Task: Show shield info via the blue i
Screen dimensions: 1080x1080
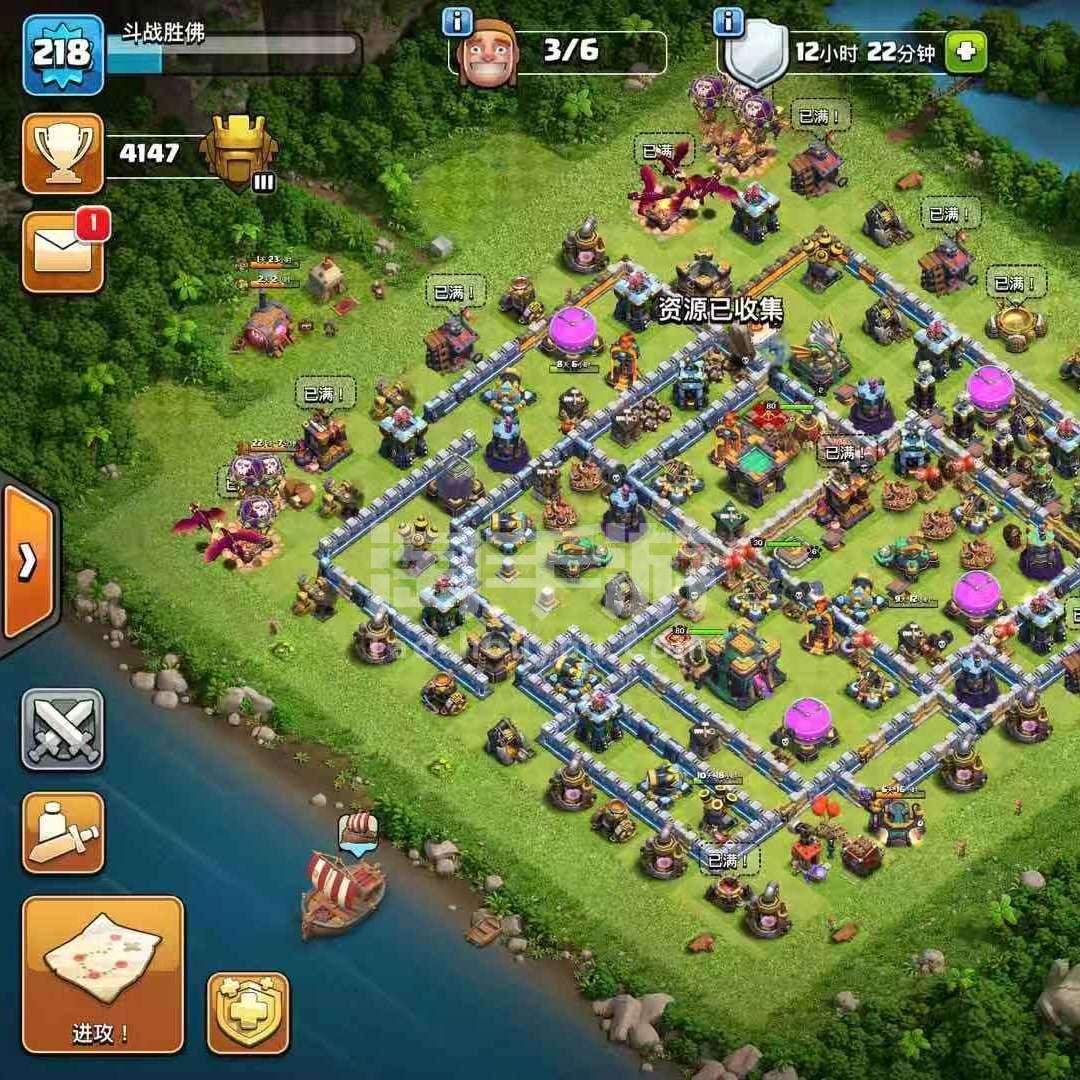Action: point(727,20)
